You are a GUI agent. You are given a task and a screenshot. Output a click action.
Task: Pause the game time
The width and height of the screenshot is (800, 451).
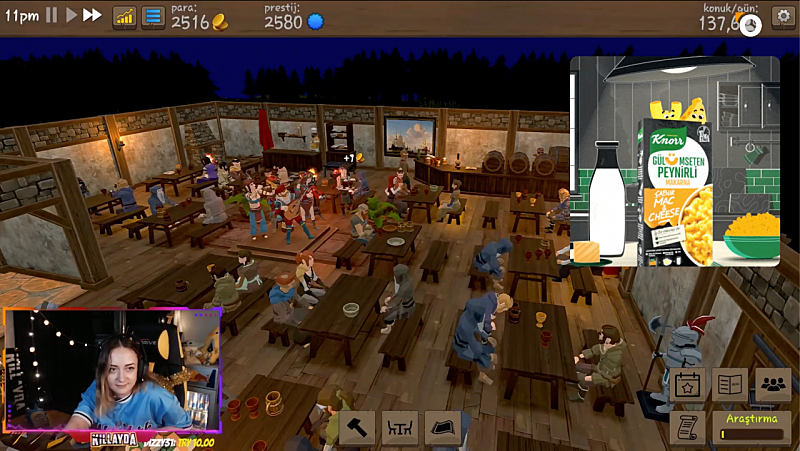pos(52,16)
